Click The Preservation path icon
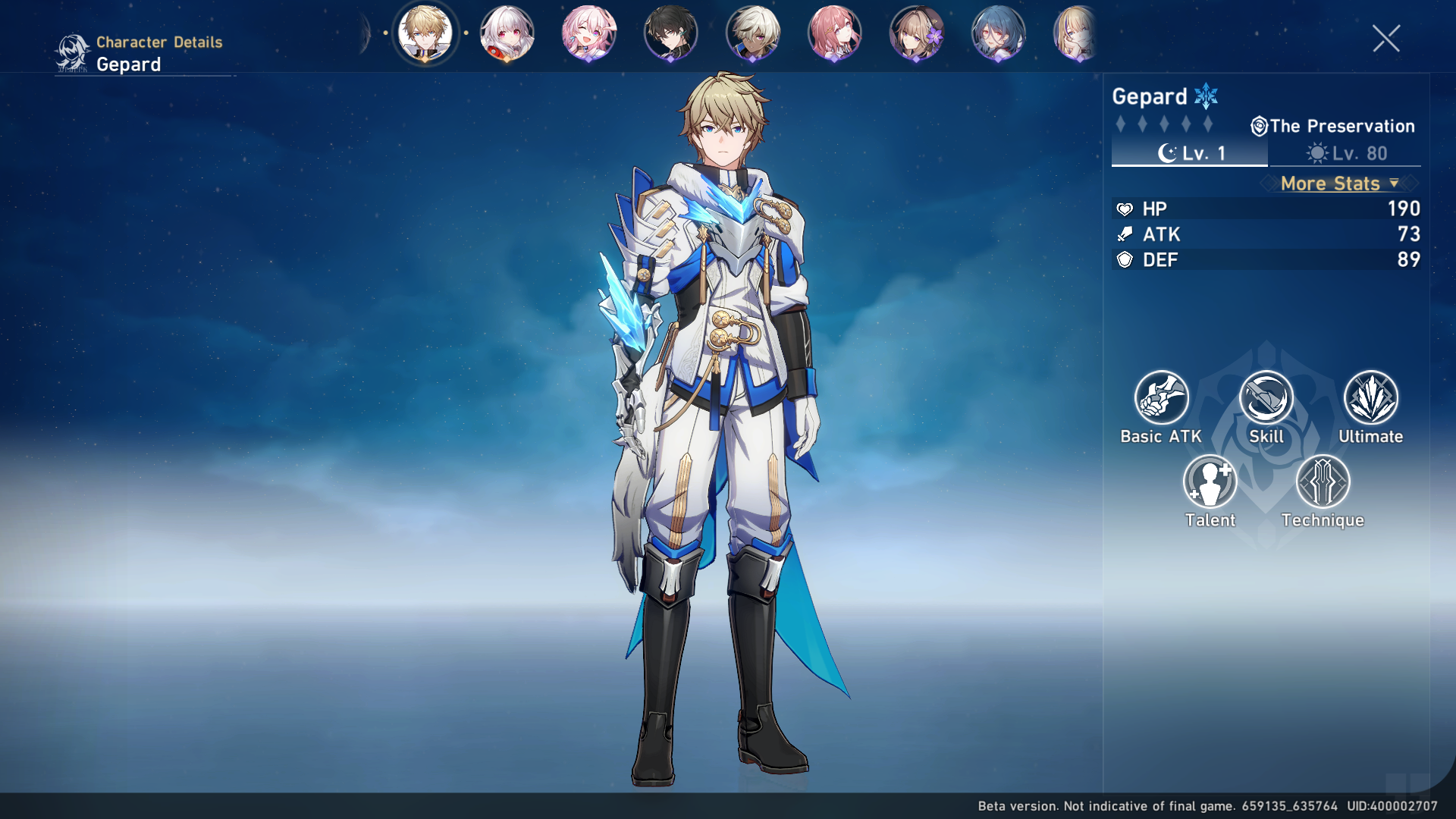This screenshot has height=819, width=1456. [1259, 126]
